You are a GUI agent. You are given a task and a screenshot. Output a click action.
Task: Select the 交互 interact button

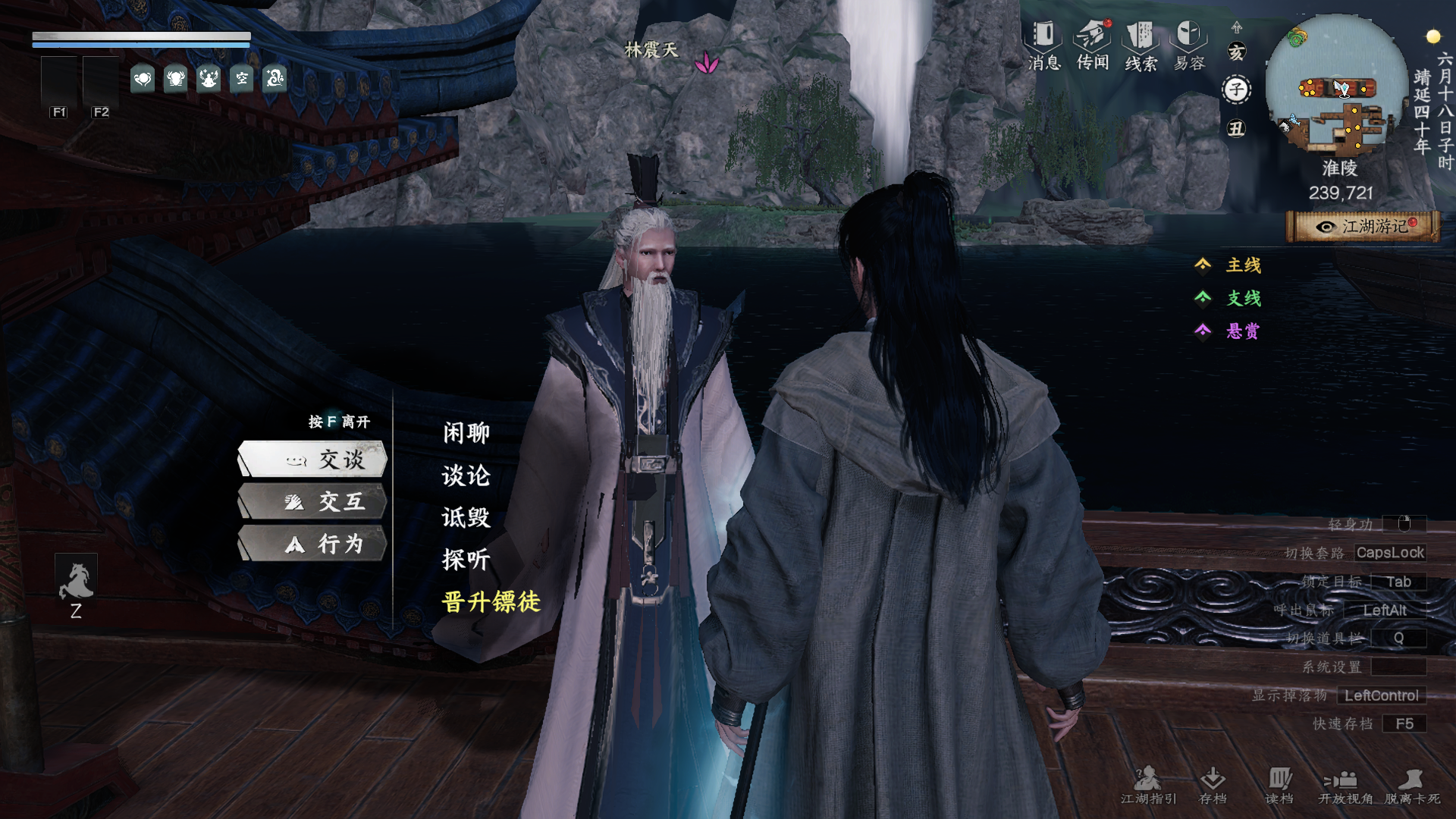click(x=313, y=502)
